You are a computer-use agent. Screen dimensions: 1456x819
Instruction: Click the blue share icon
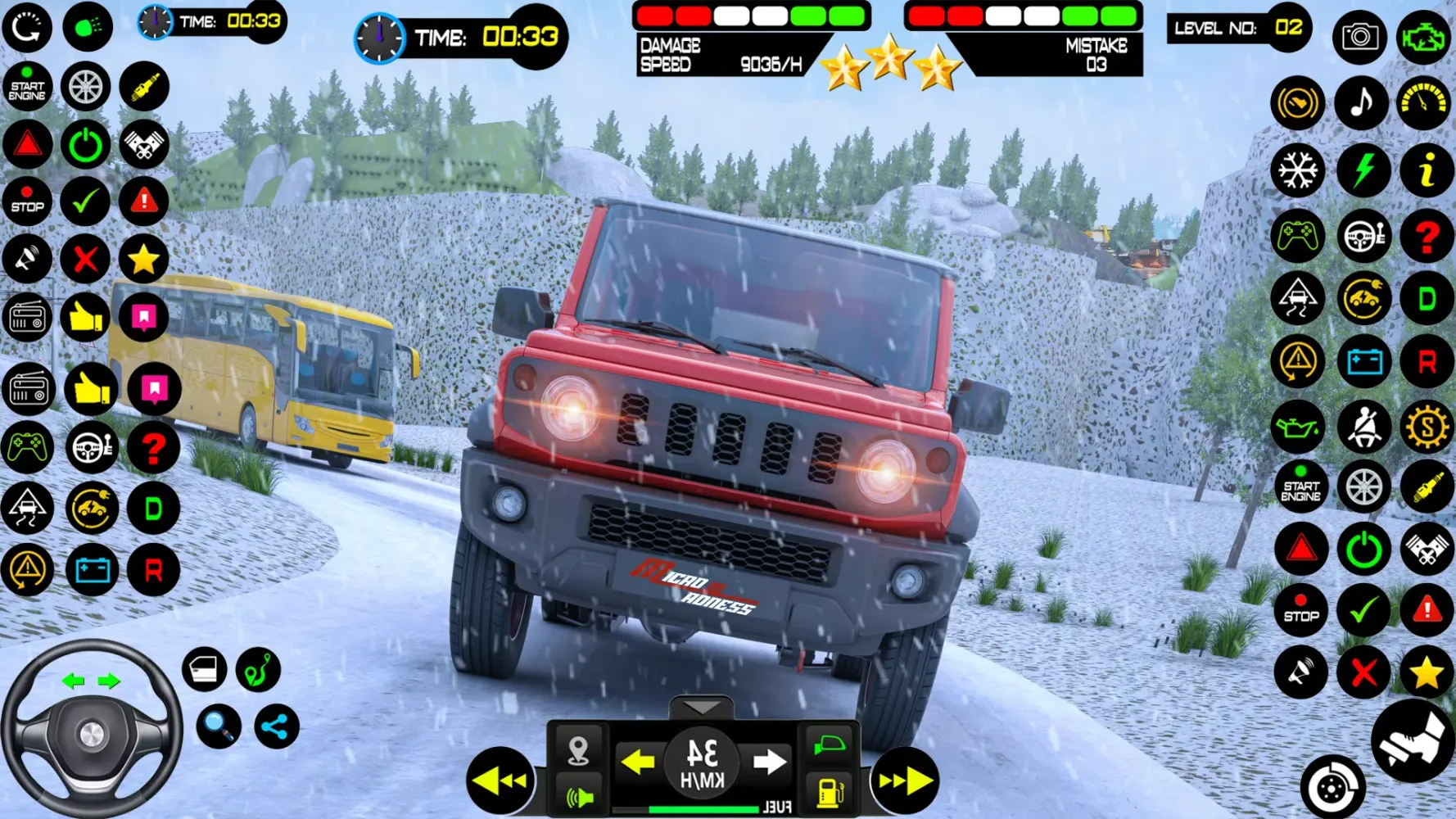pyautogui.click(x=276, y=726)
